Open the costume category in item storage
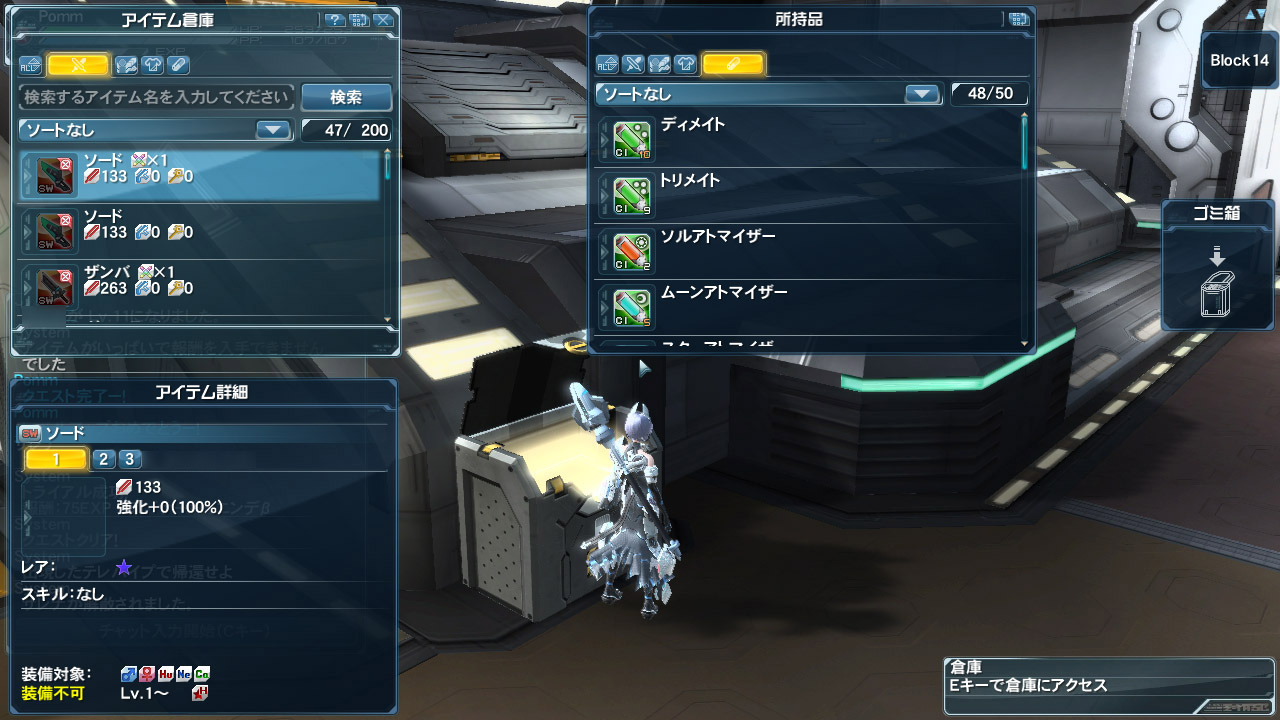Screen dimensions: 1280x720 pos(152,65)
